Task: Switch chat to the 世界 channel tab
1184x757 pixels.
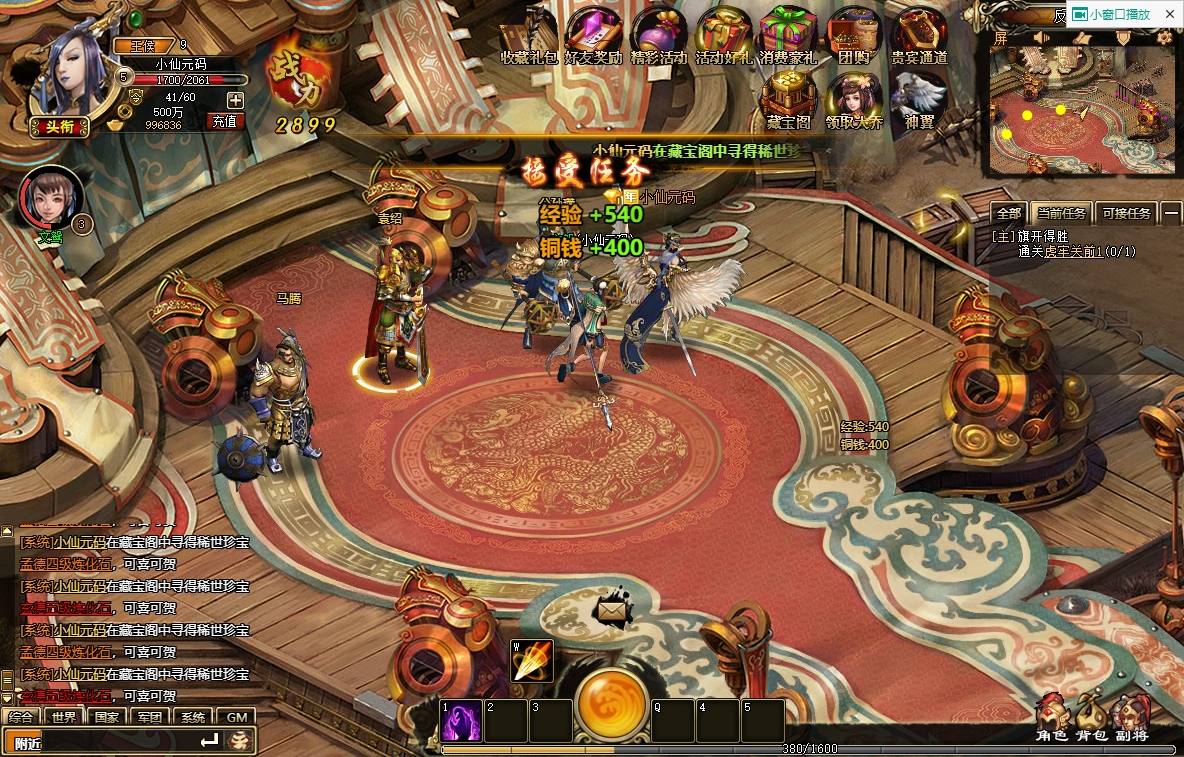Action: (x=64, y=717)
